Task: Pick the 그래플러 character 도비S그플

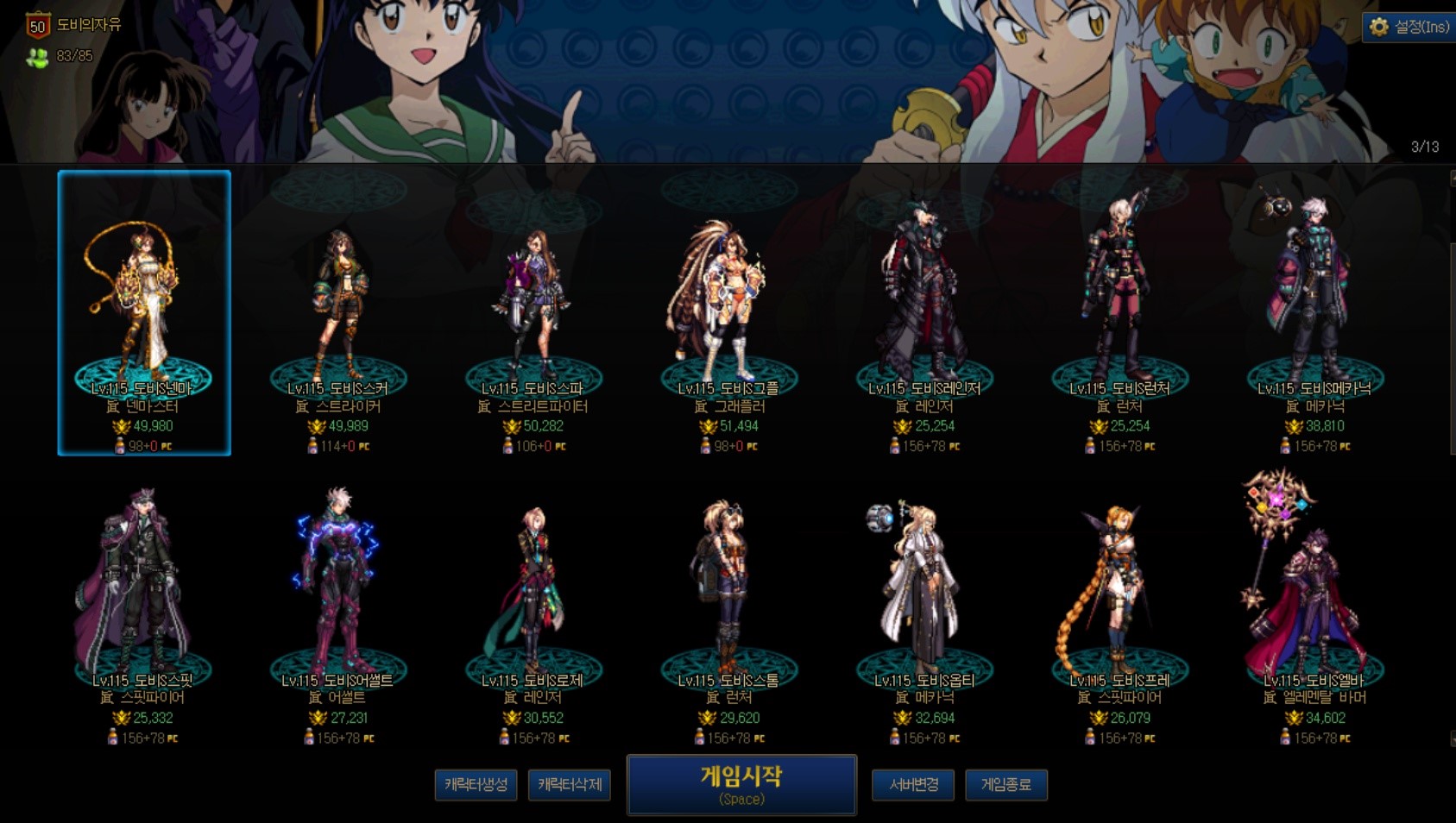Action: click(x=728, y=312)
